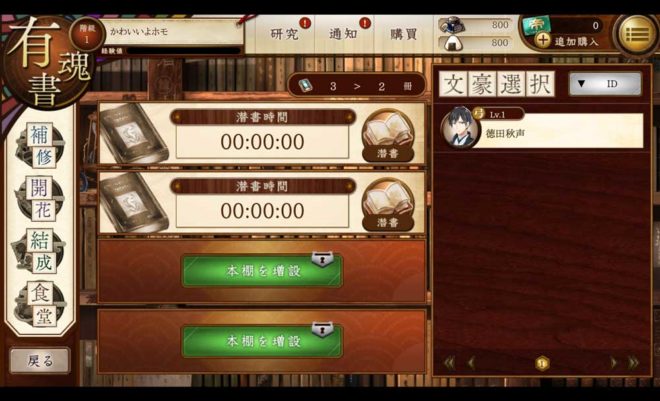This screenshot has width=660, height=401.
Task: Go to the 結成 formation menu
Action: pos(38,248)
